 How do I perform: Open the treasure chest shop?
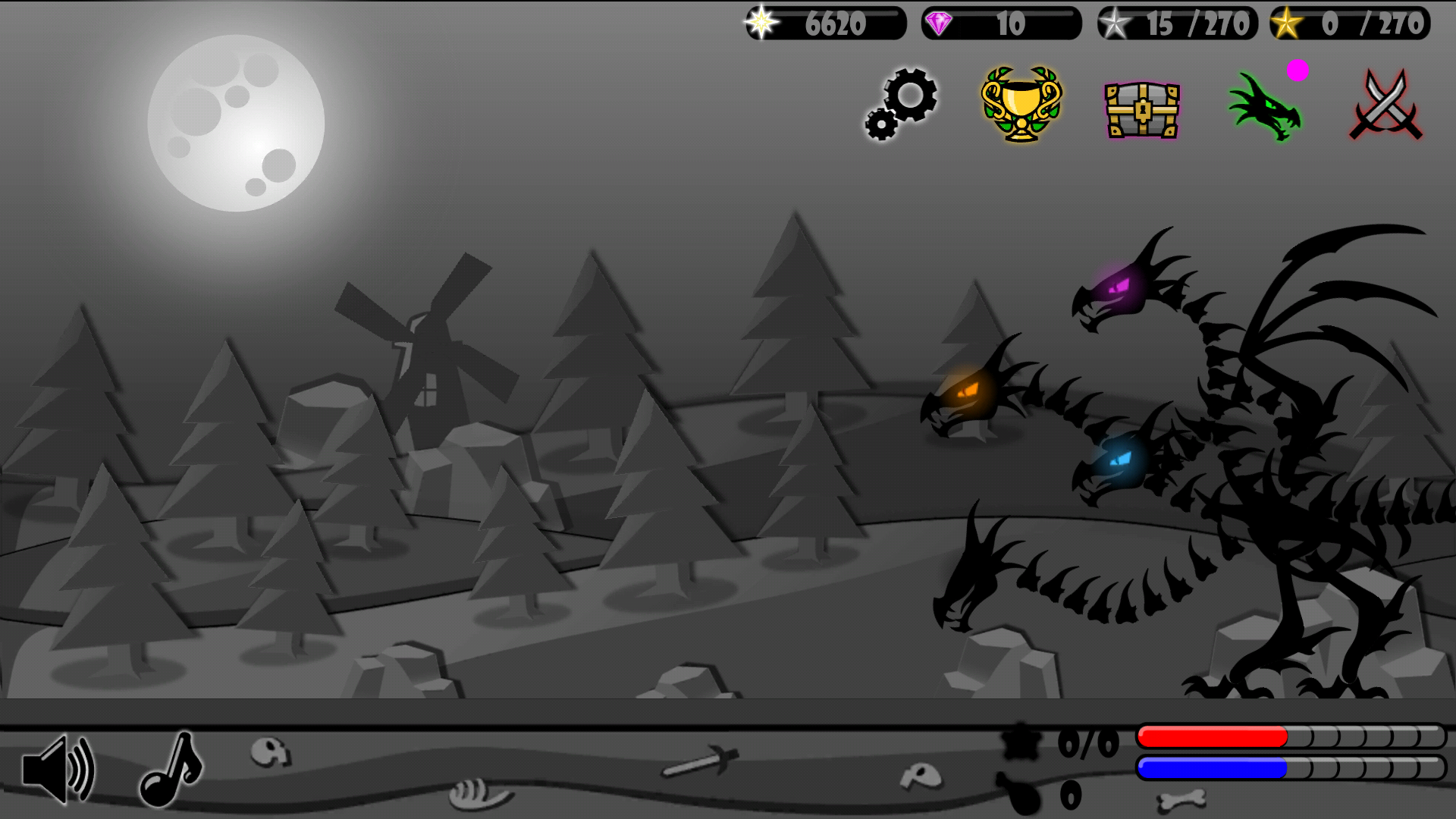tap(1142, 109)
